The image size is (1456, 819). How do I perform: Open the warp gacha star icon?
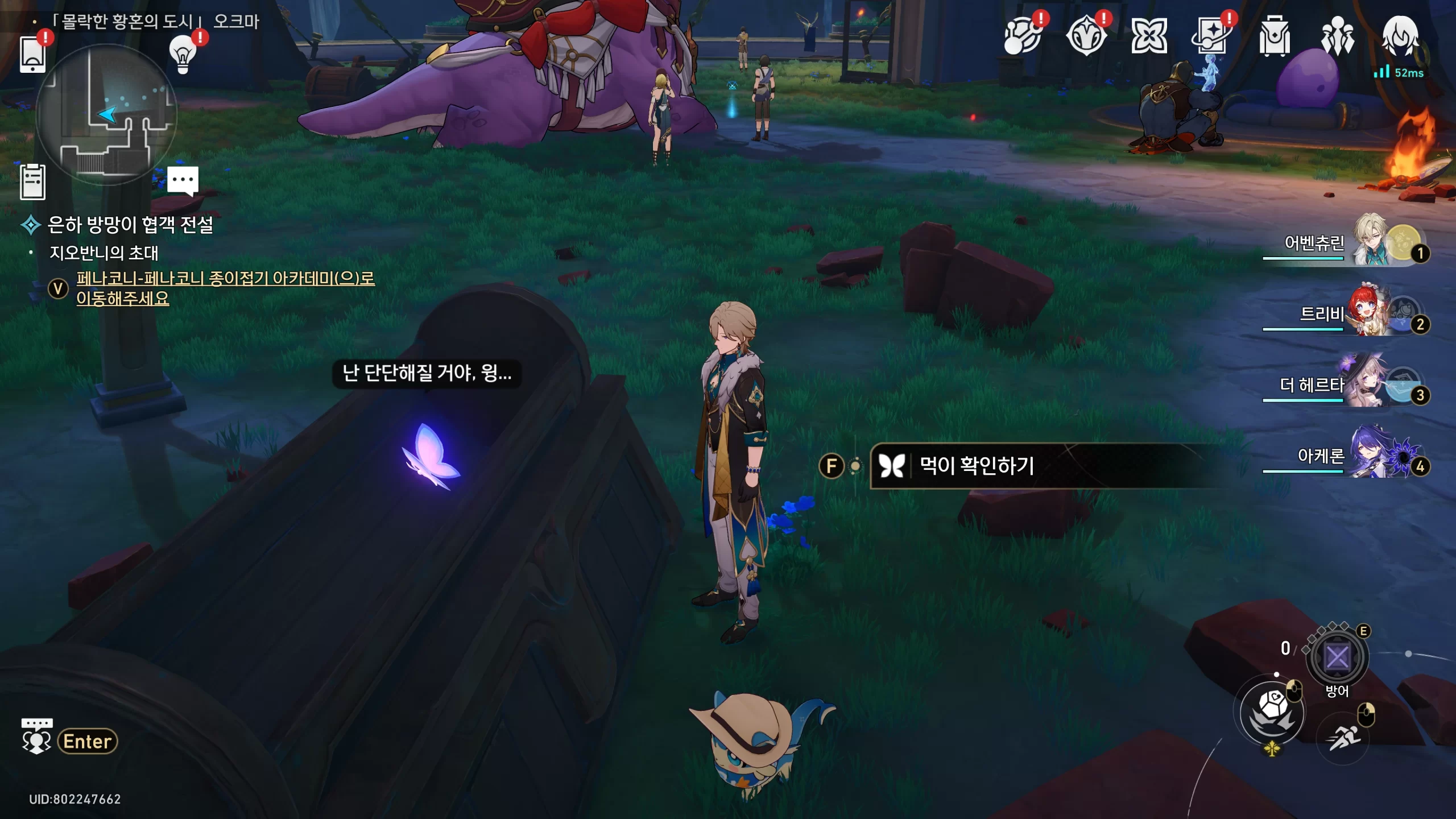pos(1211,37)
